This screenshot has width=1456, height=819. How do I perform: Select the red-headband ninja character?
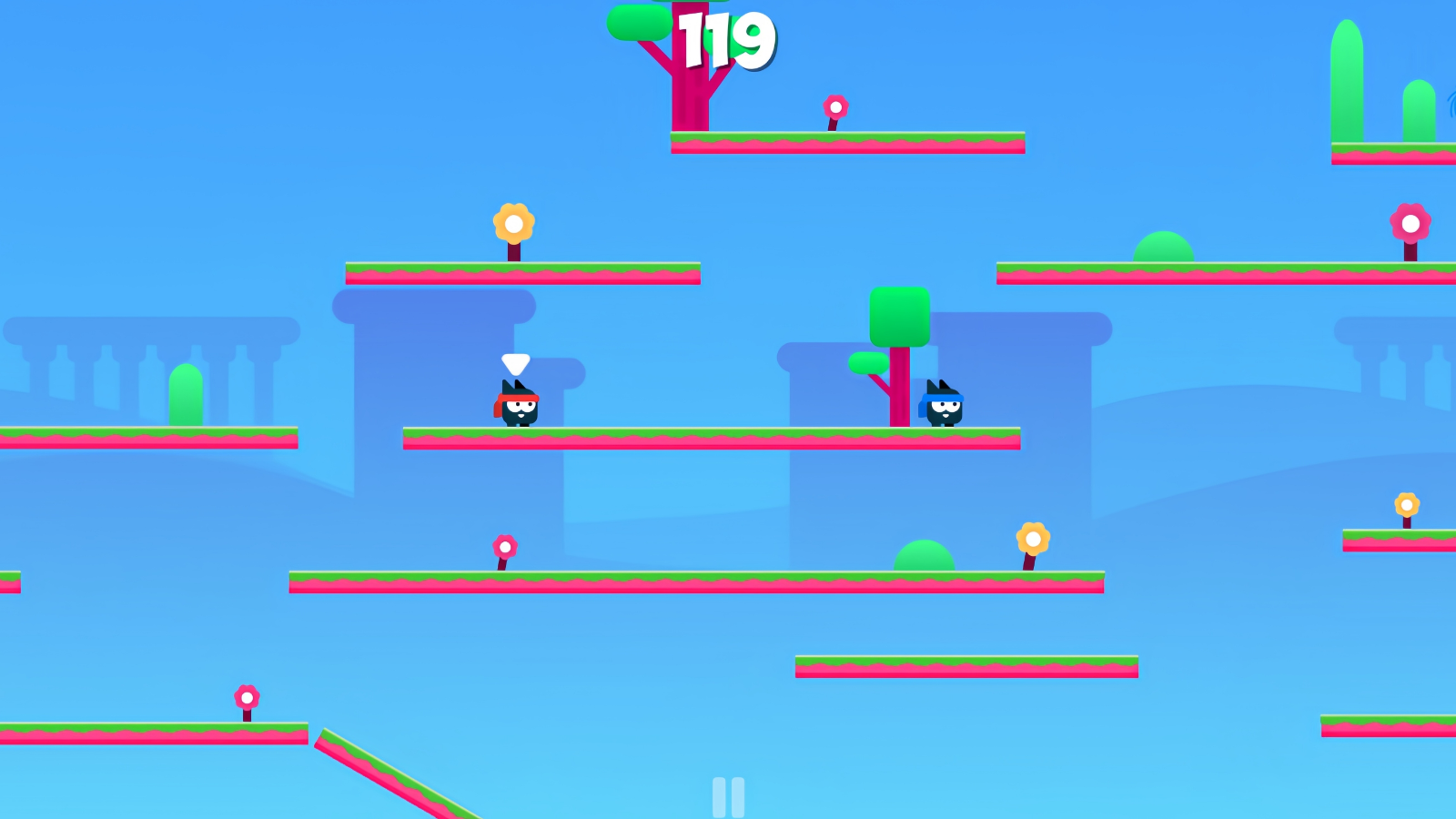(516, 408)
